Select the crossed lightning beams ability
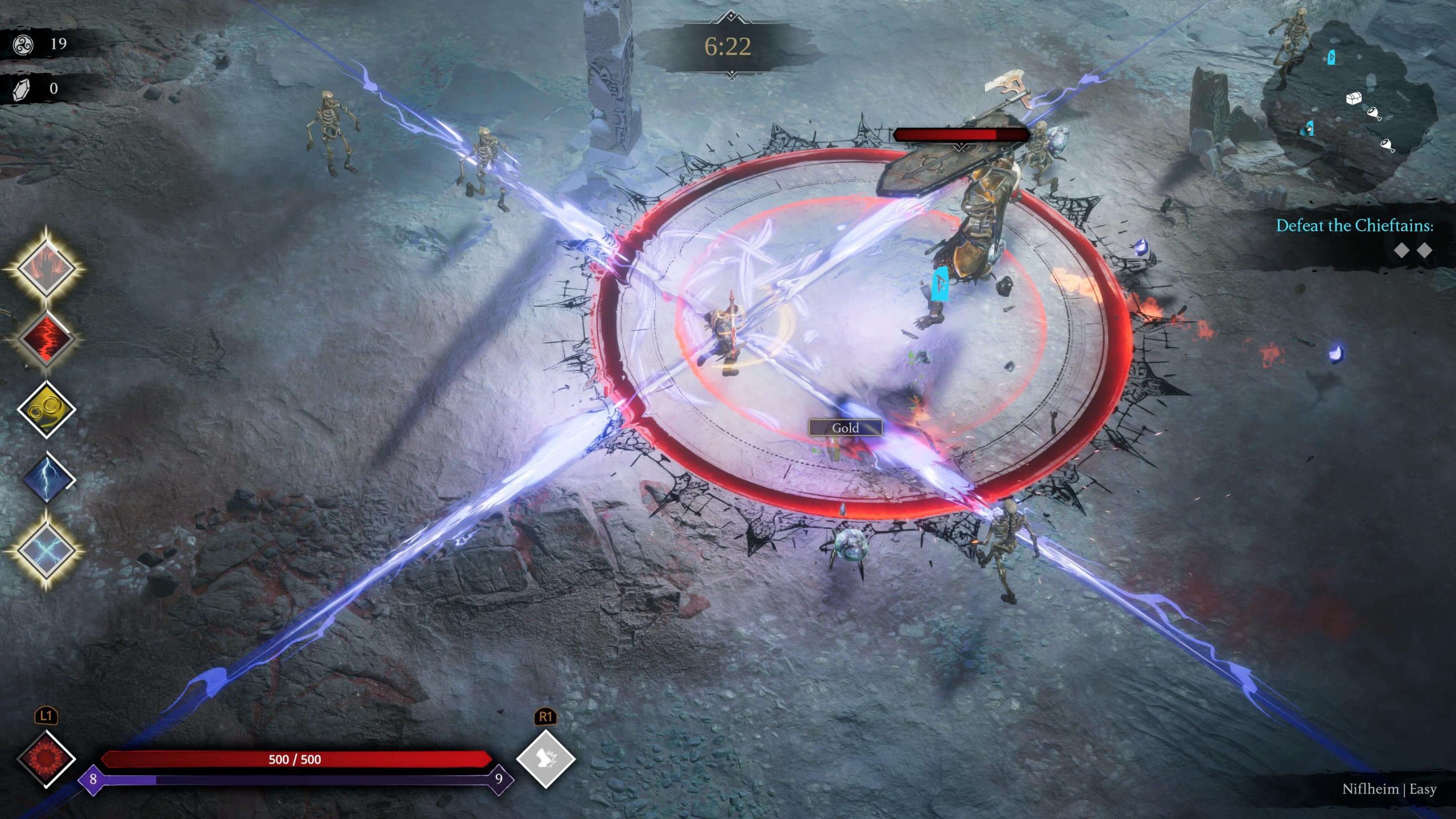1456x819 pixels. point(45,550)
